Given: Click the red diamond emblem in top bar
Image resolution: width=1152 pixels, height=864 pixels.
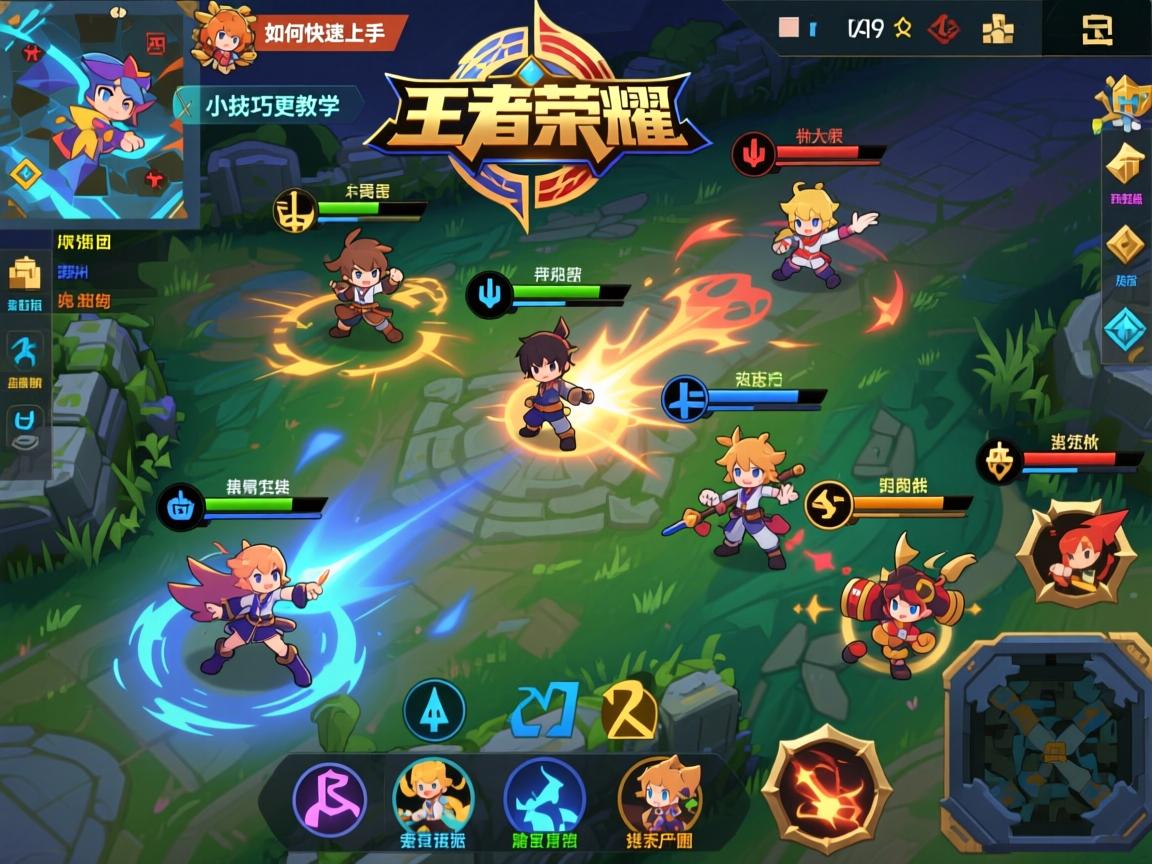Looking at the screenshot, I should (942, 29).
